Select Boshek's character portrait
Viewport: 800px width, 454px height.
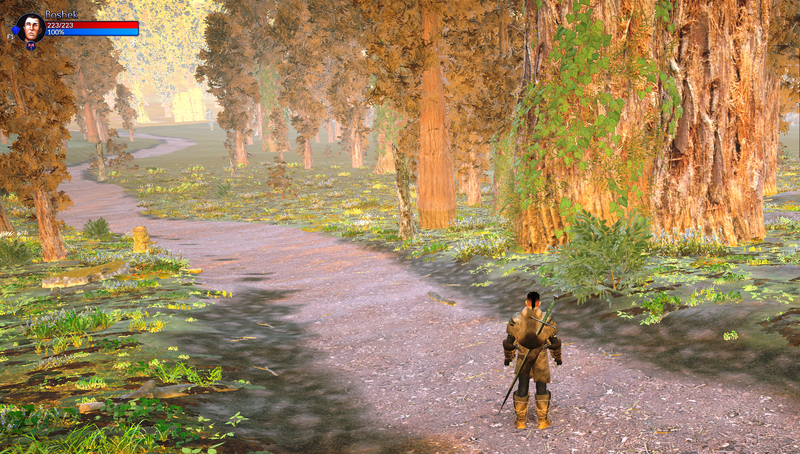pyautogui.click(x=30, y=26)
